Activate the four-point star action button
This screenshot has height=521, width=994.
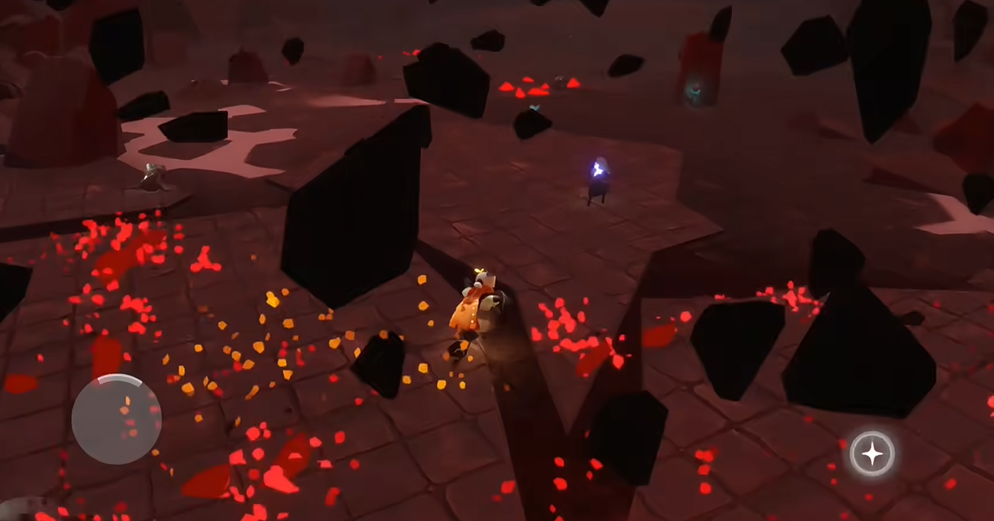tap(872, 454)
